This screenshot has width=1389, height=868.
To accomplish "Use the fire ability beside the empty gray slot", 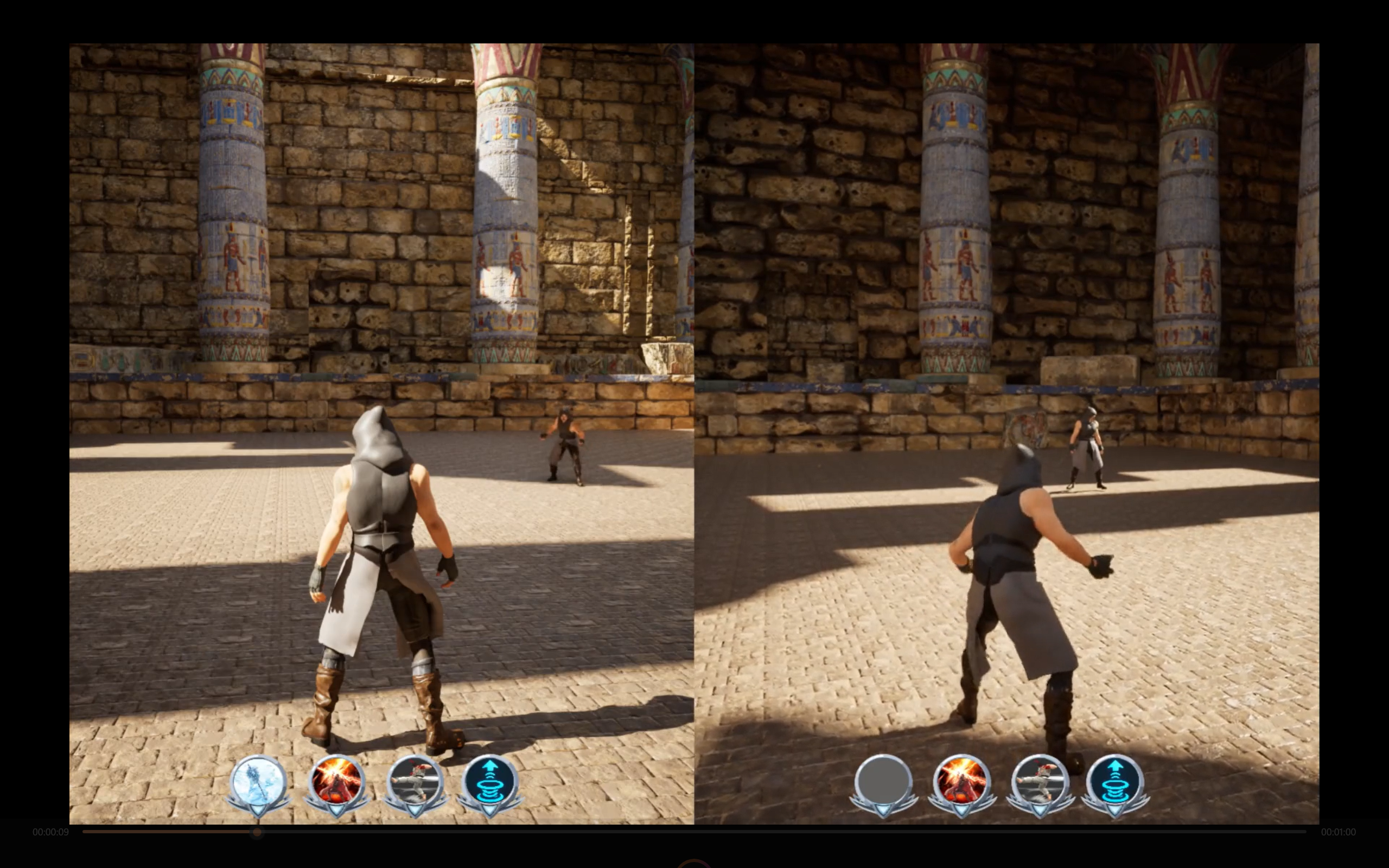I will [962, 782].
